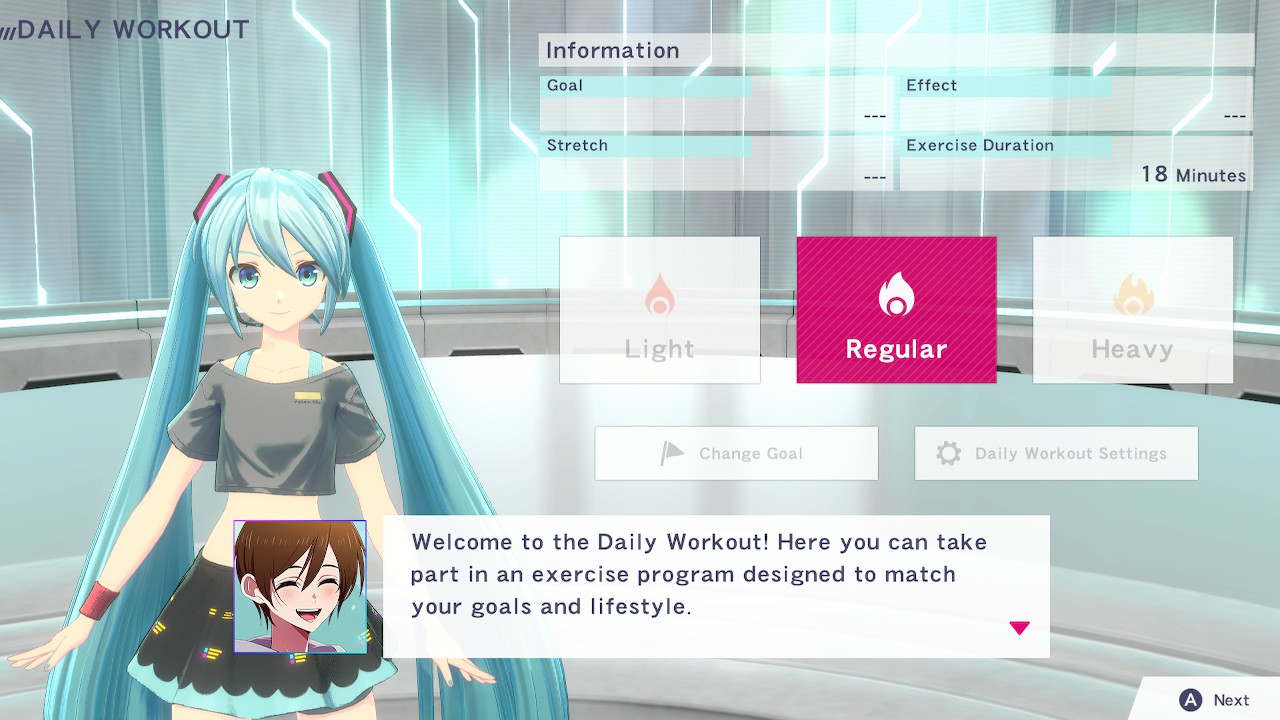This screenshot has height=720, width=1280.
Task: Select the Daily Workout title label
Action: (x=128, y=29)
